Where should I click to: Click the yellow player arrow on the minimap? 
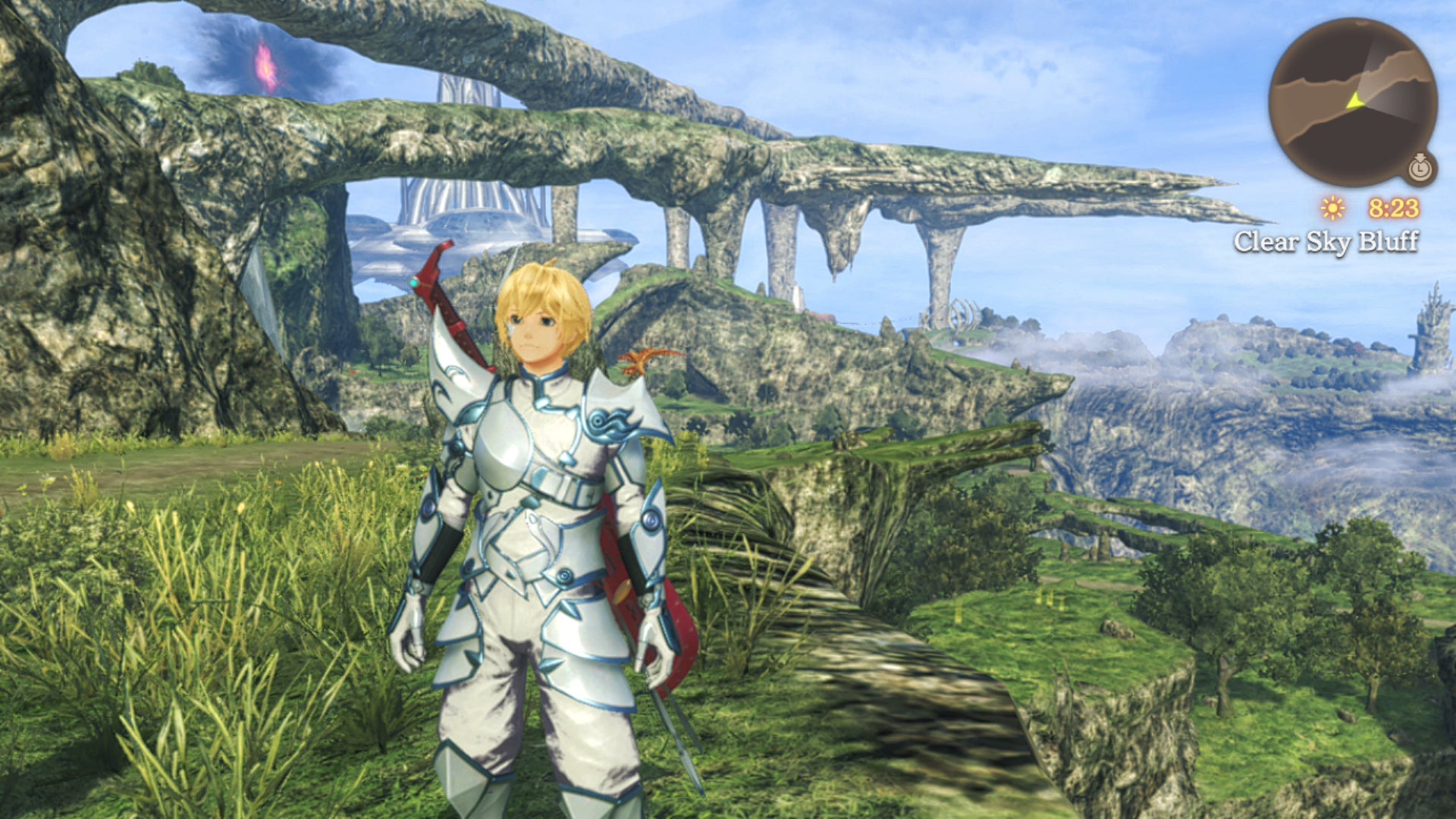click(1355, 99)
